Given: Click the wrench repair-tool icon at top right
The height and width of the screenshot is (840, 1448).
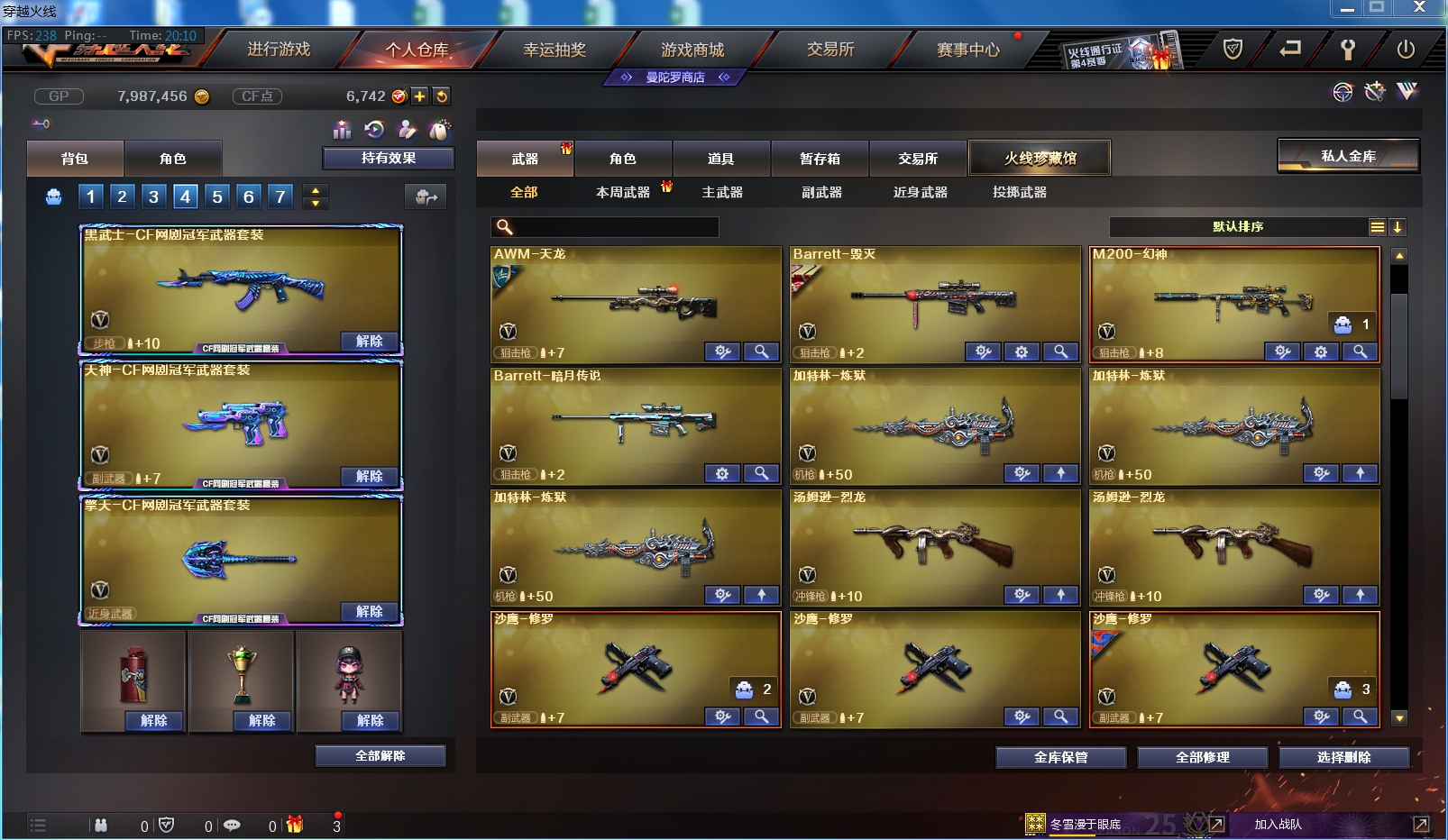Looking at the screenshot, I should tap(1350, 50).
